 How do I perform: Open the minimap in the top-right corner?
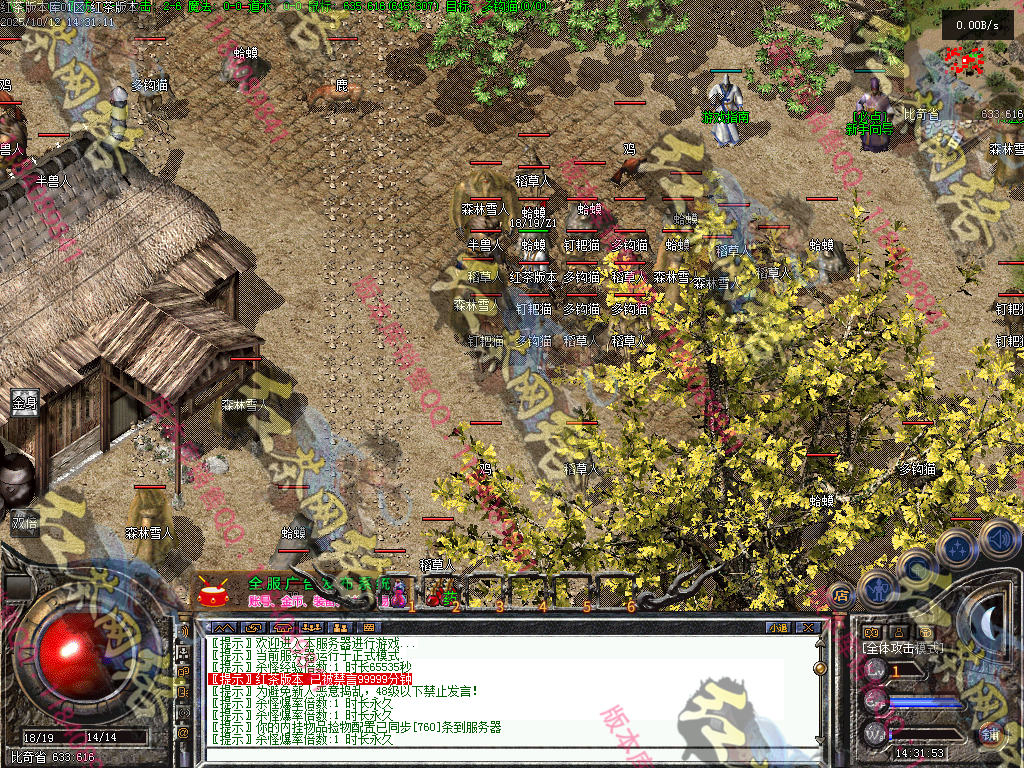point(965,60)
